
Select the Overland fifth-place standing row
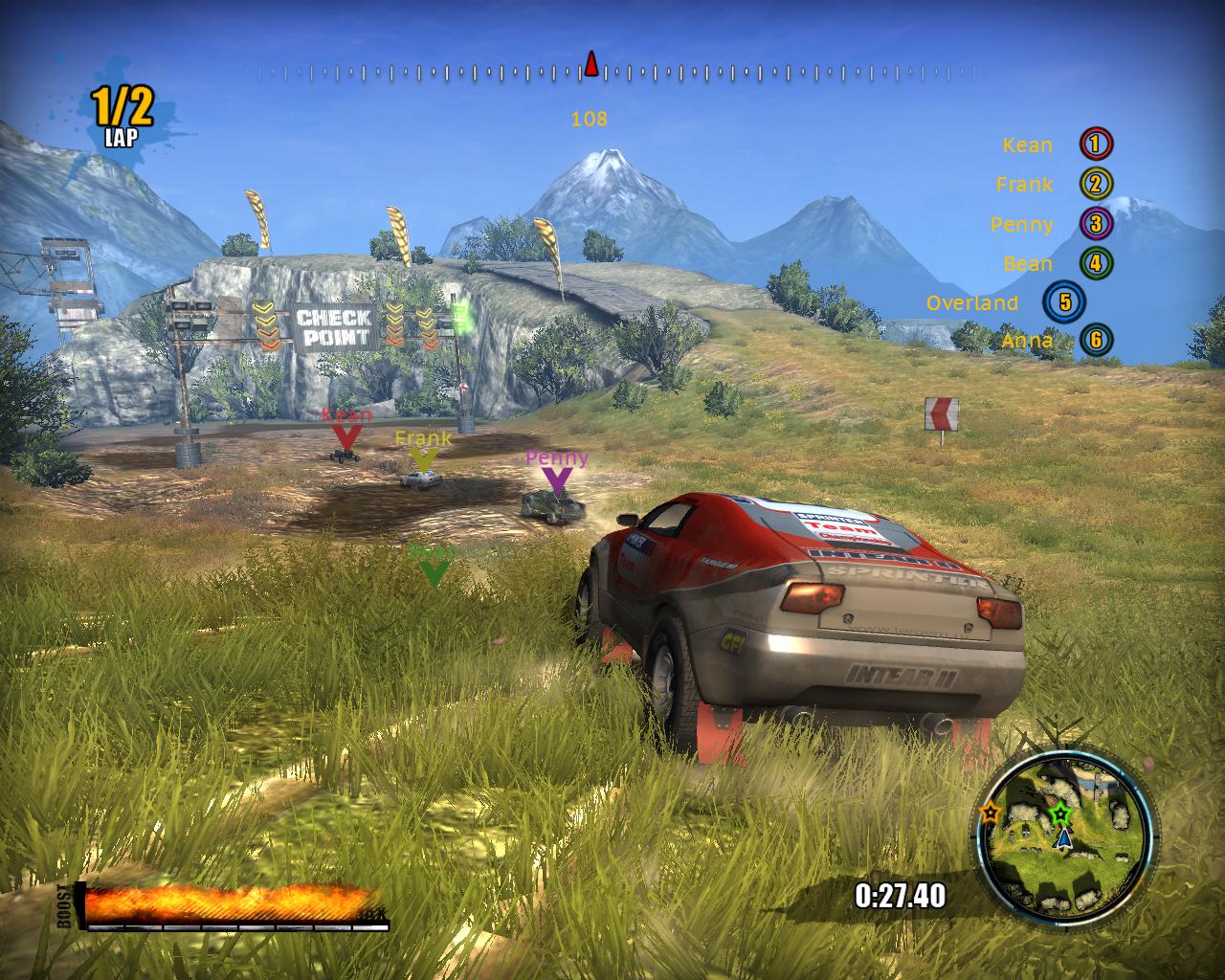[x=1005, y=303]
